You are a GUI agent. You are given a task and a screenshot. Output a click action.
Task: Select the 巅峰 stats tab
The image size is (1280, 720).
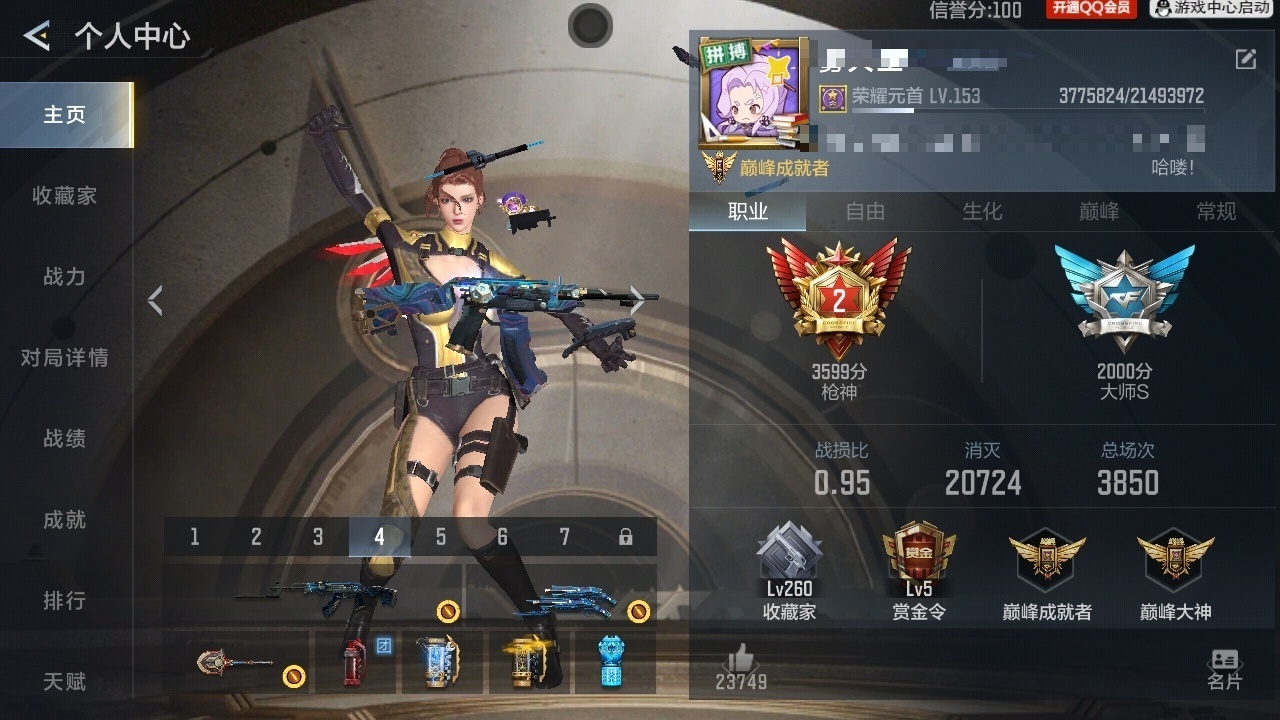click(1099, 211)
